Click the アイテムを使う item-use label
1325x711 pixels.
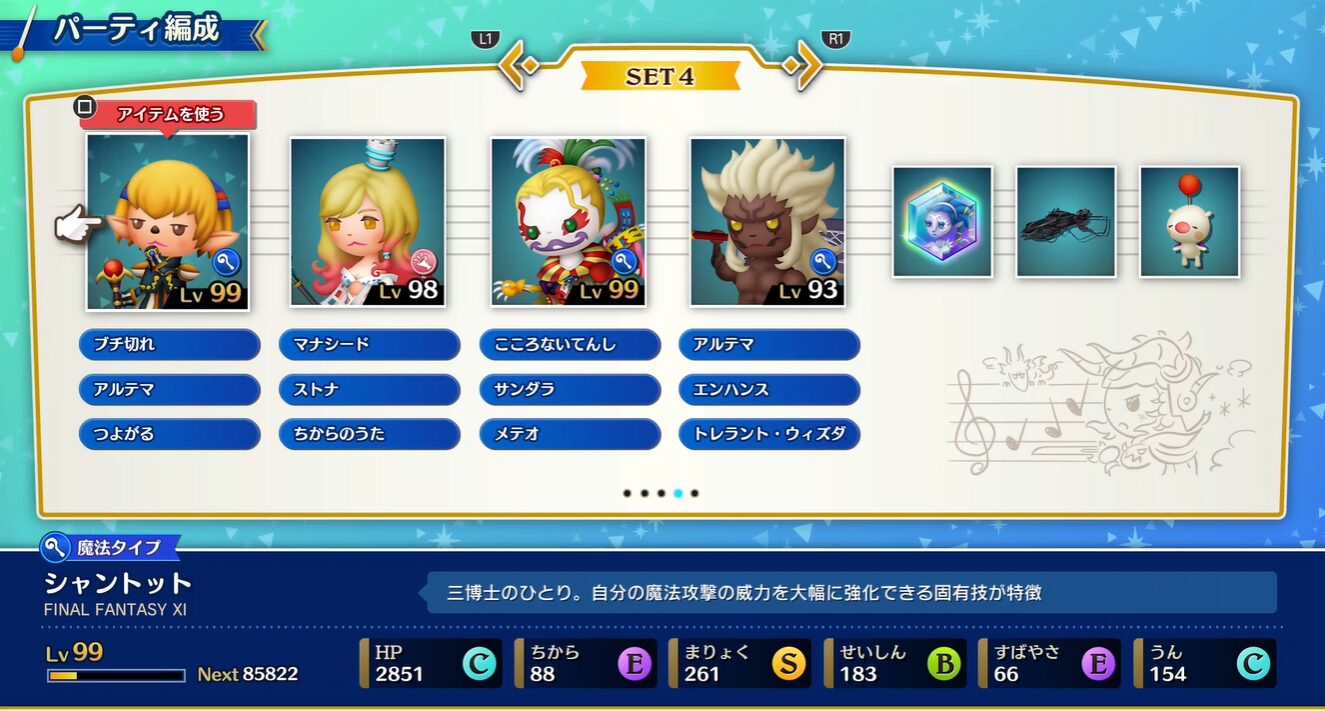(169, 114)
